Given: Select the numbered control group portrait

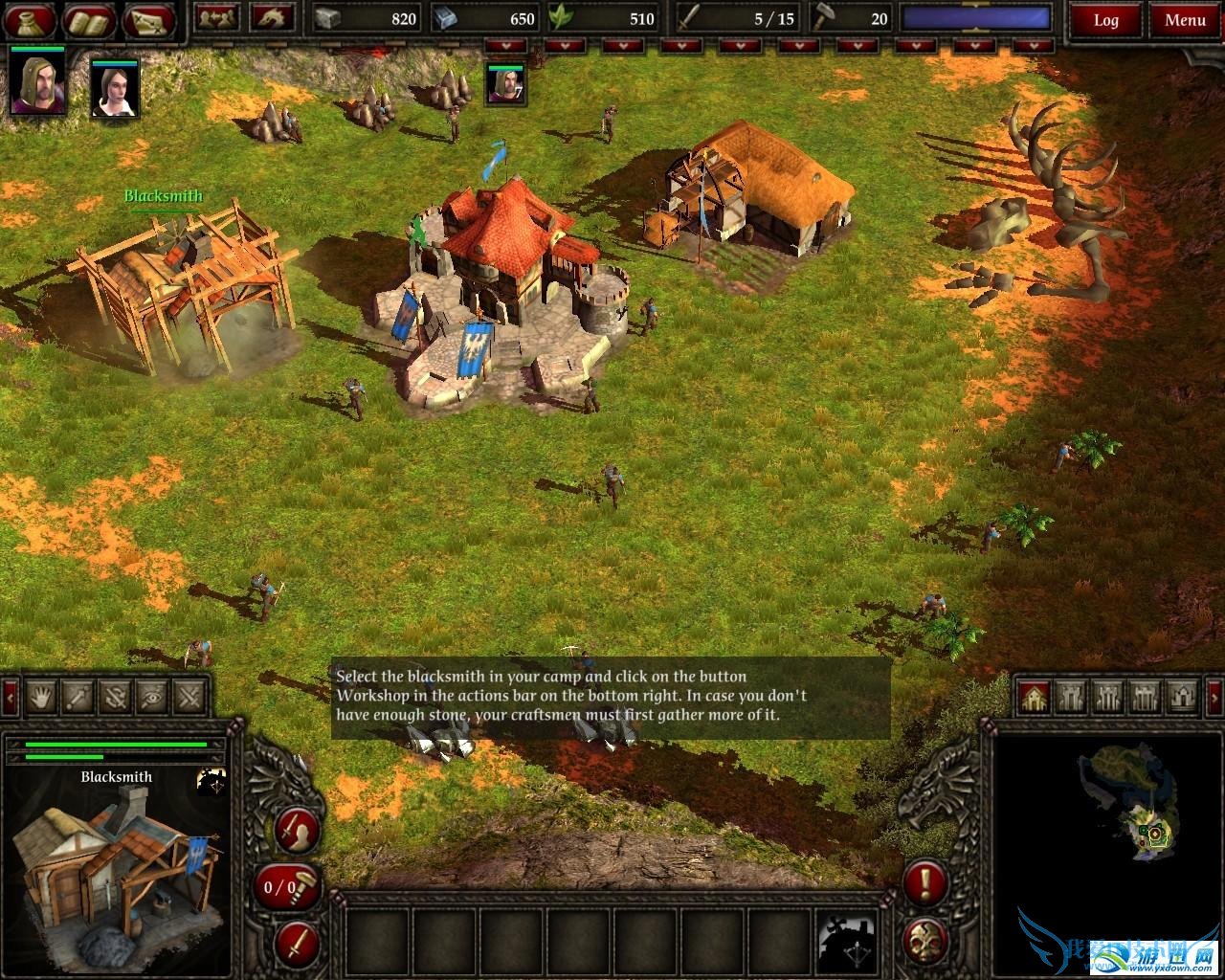Looking at the screenshot, I should (504, 84).
